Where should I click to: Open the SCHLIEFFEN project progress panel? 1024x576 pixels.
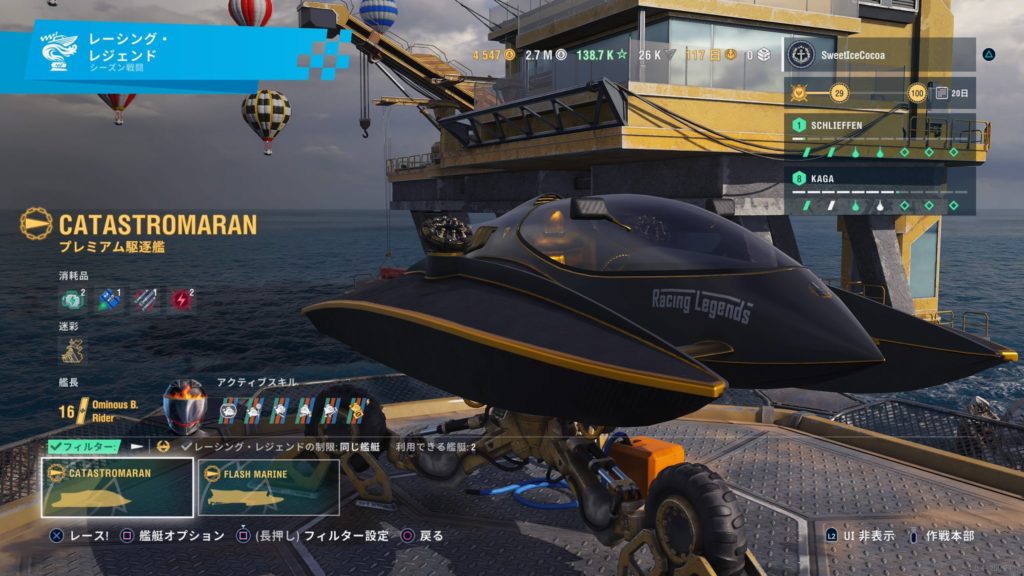coord(879,137)
